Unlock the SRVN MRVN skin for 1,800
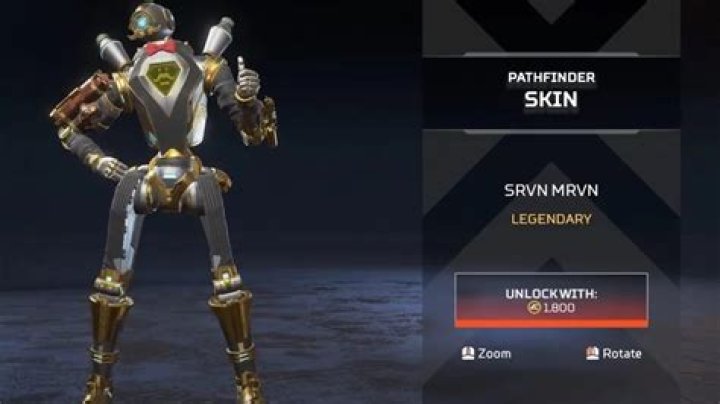The image size is (720, 404). coord(551,299)
